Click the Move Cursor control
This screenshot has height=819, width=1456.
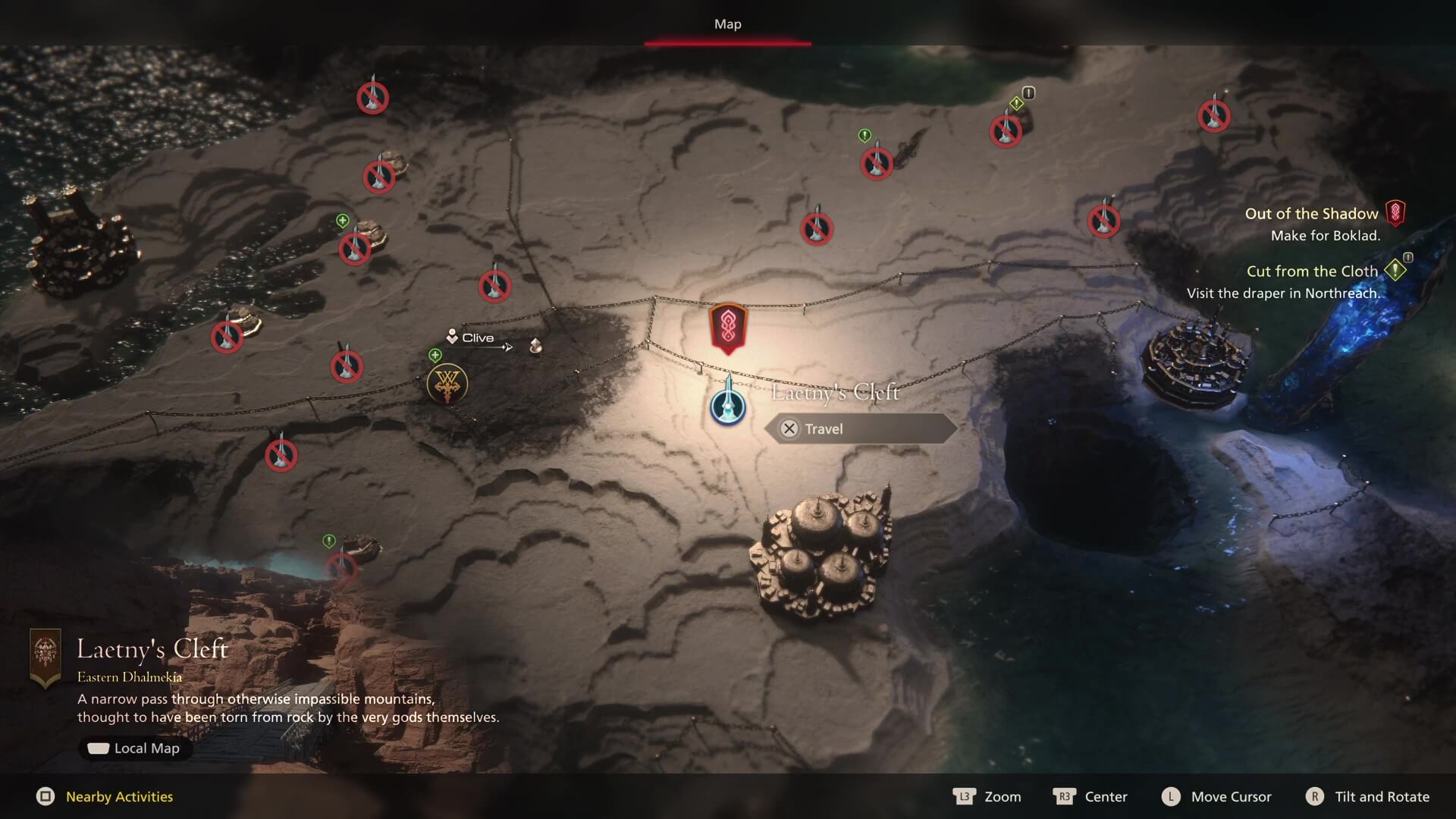pyautogui.click(x=1217, y=797)
